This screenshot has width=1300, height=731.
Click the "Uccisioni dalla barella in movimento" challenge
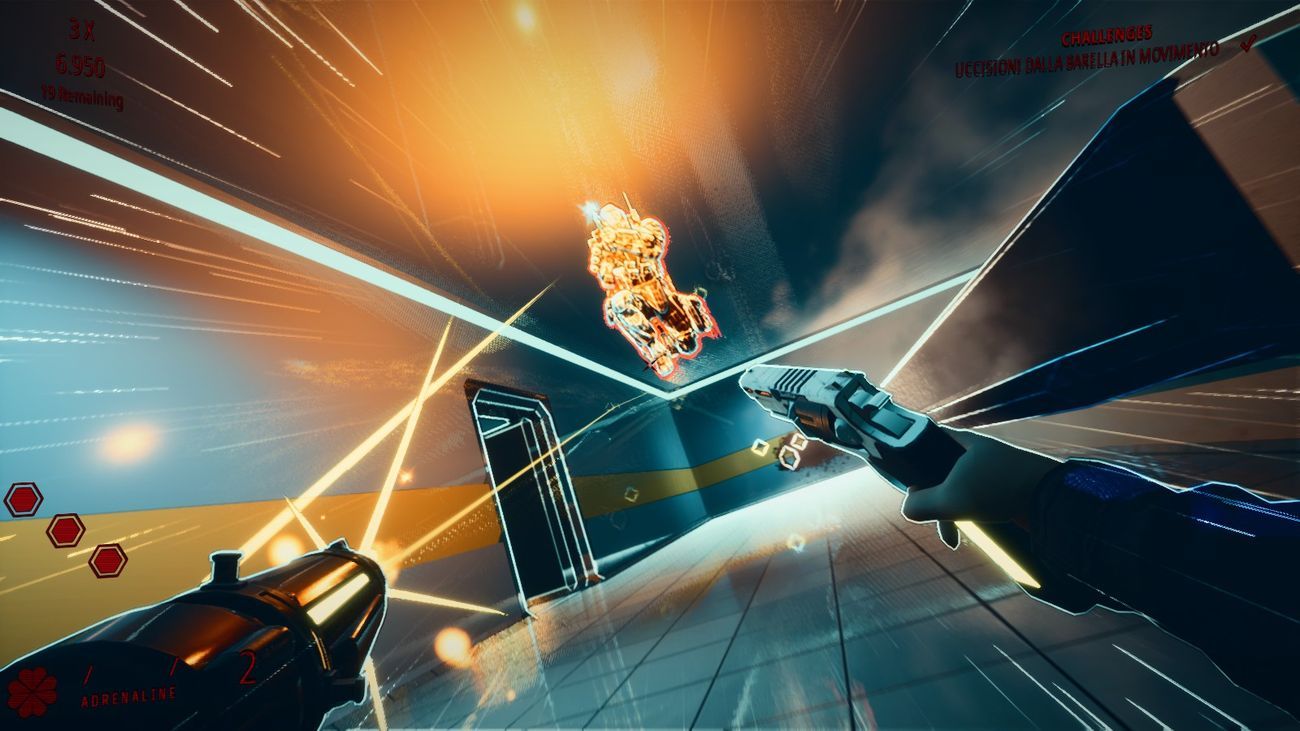pos(1087,60)
